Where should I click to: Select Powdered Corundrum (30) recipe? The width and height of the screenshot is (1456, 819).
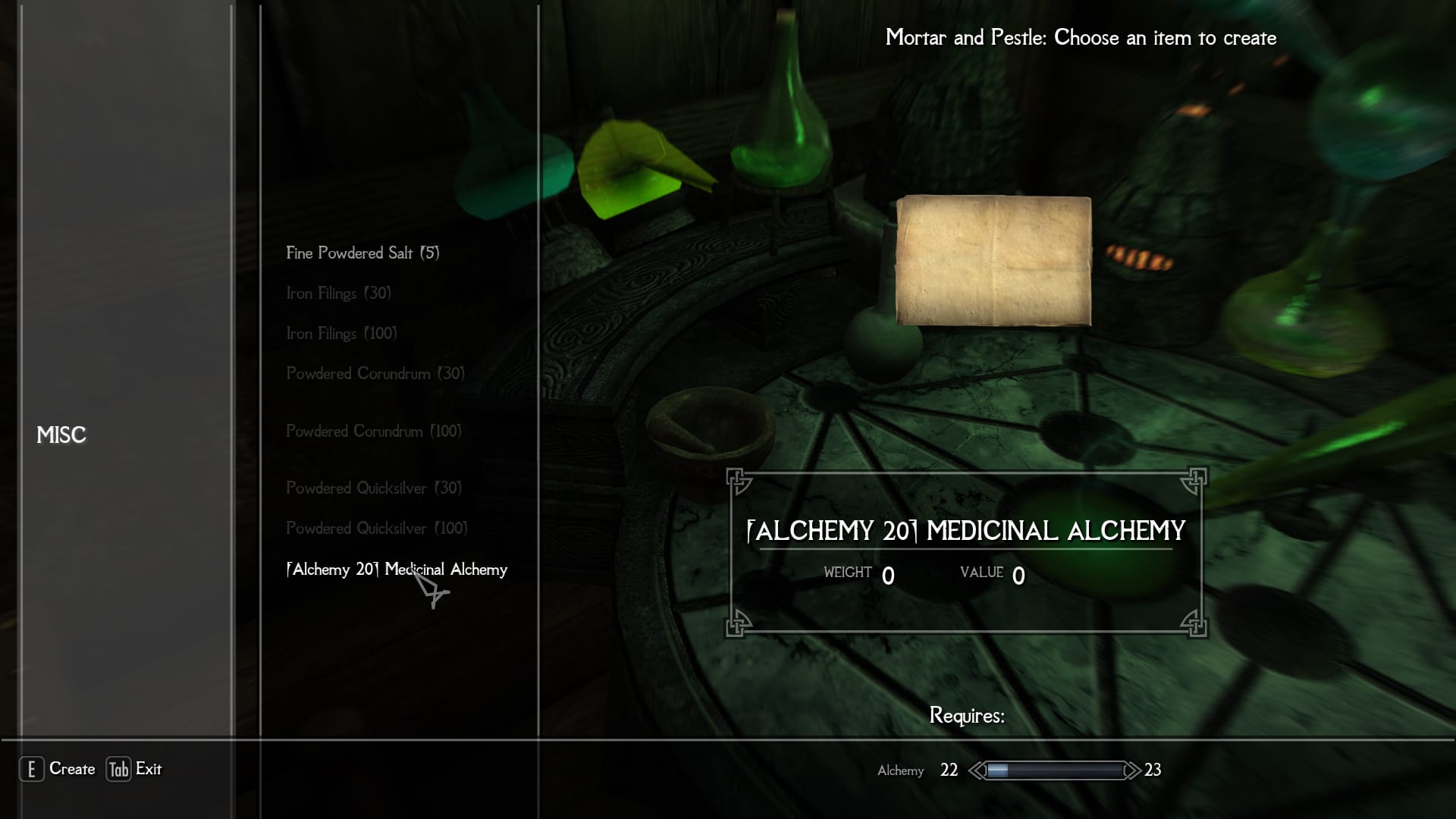[375, 374]
